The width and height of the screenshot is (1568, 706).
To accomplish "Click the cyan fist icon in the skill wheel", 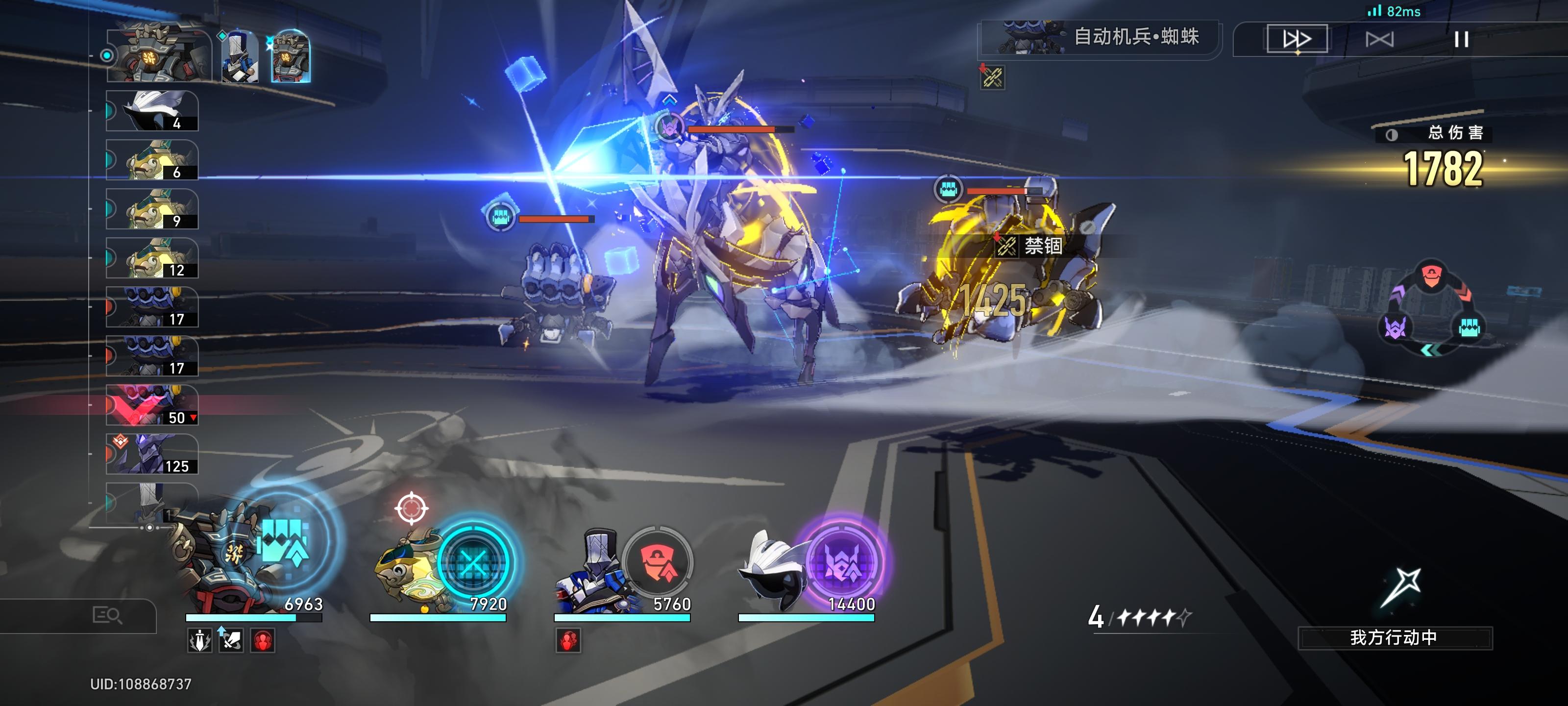I will pyautogui.click(x=1469, y=328).
